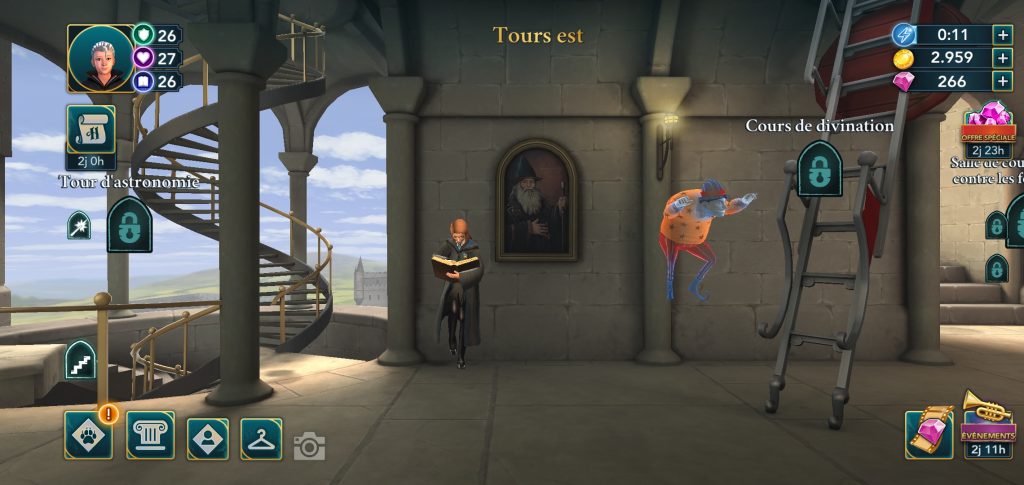Open the paw print menu with alert
Image resolution: width=1024 pixels, height=485 pixels.
pos(88,435)
